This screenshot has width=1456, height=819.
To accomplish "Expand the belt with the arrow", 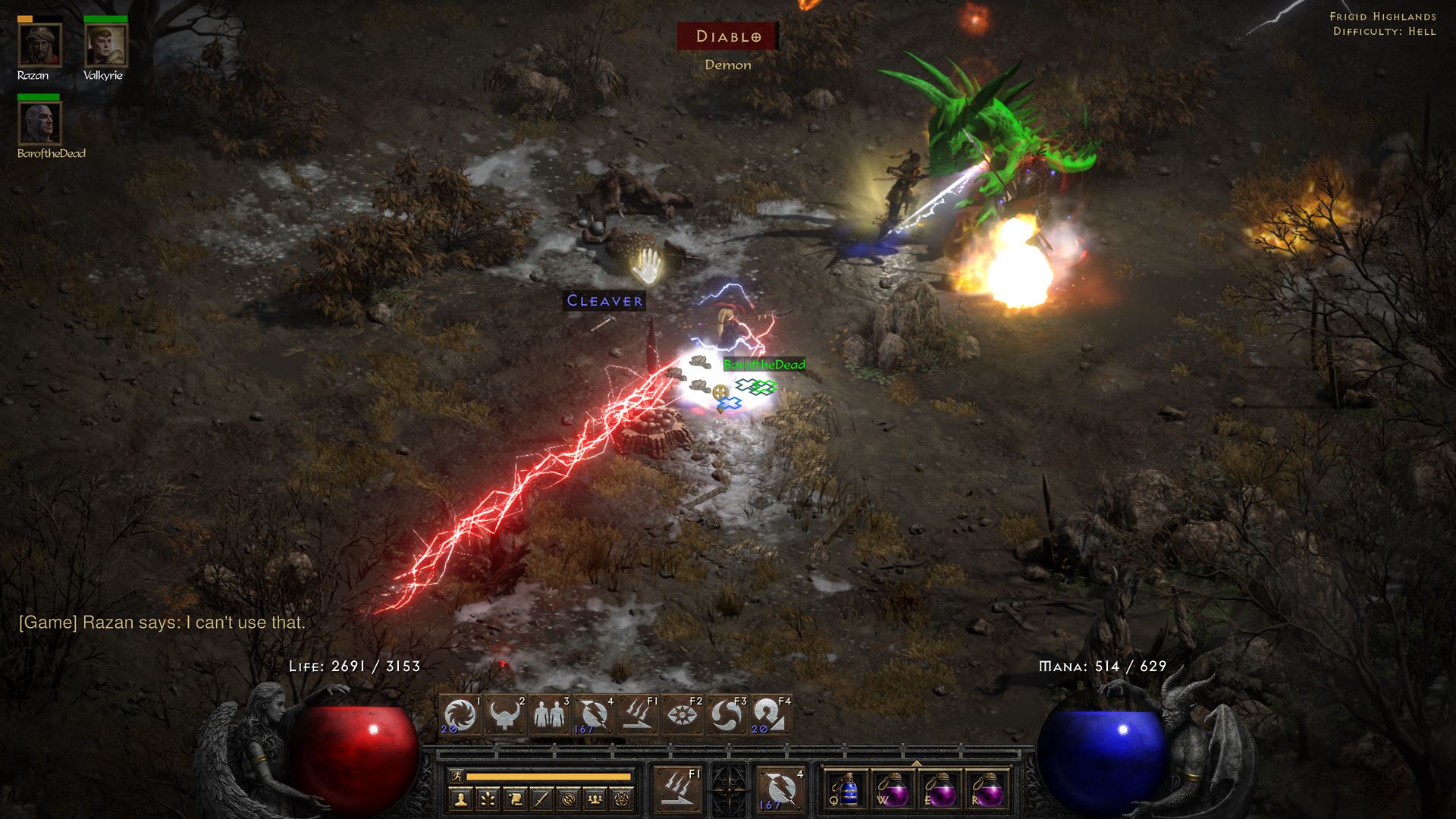I will pyautogui.click(x=916, y=763).
